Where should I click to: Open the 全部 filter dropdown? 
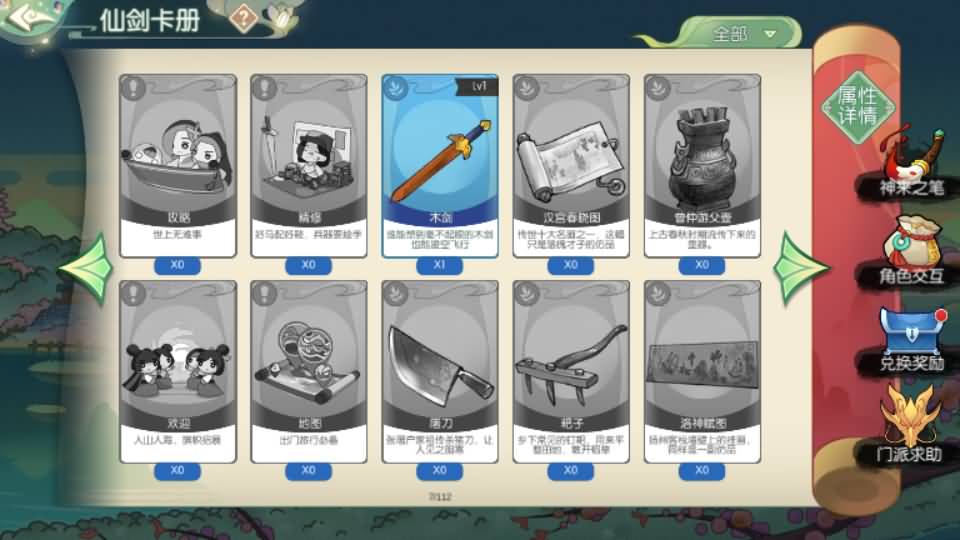click(743, 33)
